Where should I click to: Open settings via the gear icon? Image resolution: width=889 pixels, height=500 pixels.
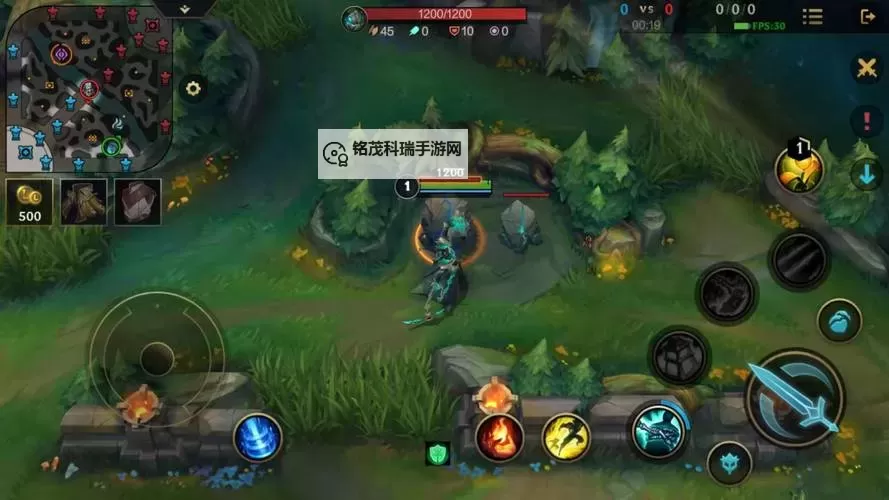[x=193, y=89]
